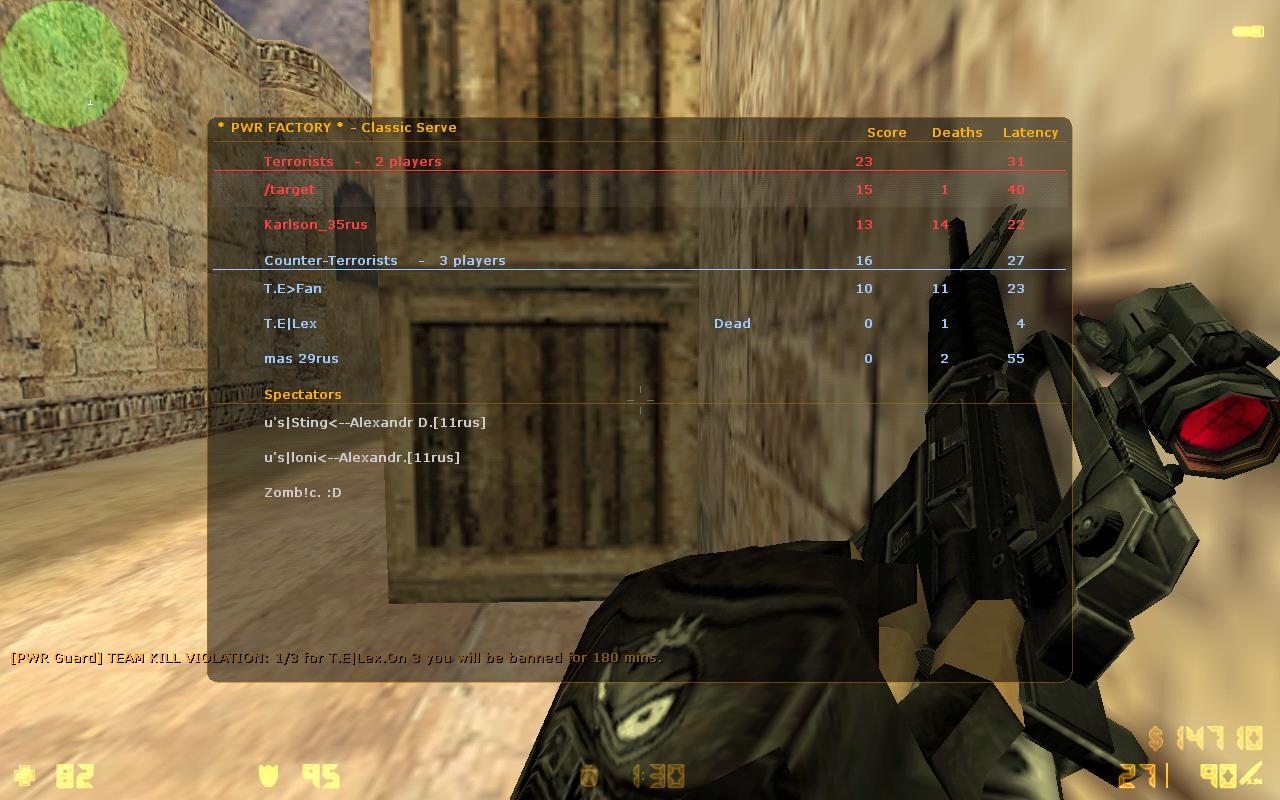Choose spectator Zomb!c. :D

click(303, 492)
